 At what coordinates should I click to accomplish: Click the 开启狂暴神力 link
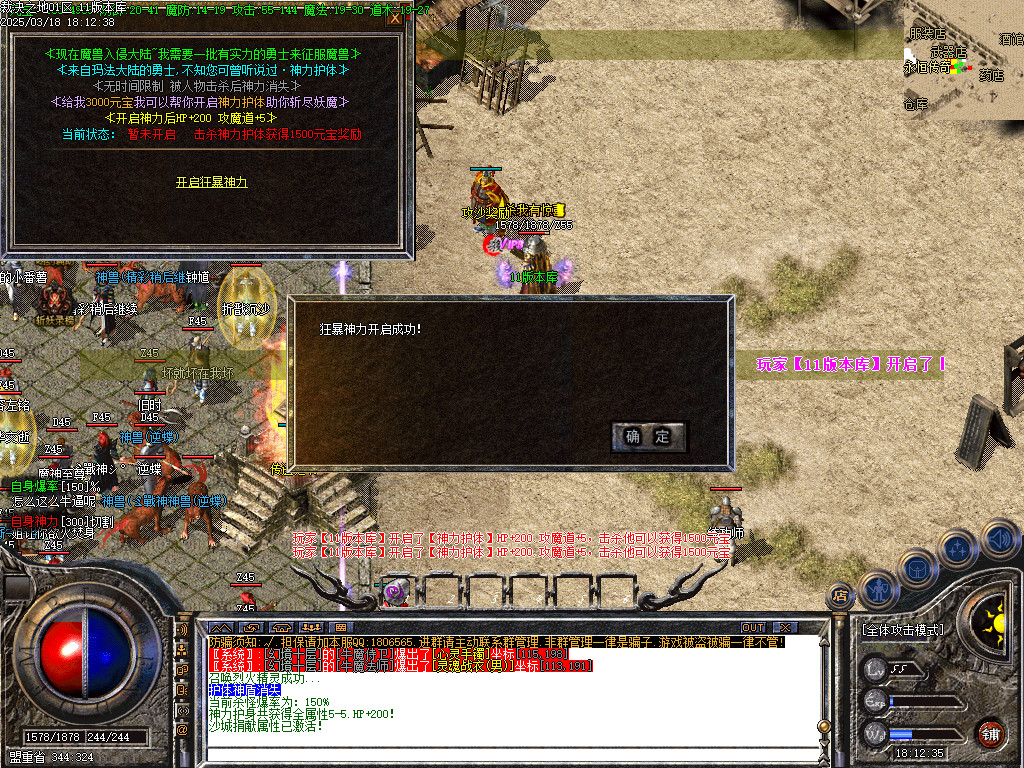coord(211,182)
